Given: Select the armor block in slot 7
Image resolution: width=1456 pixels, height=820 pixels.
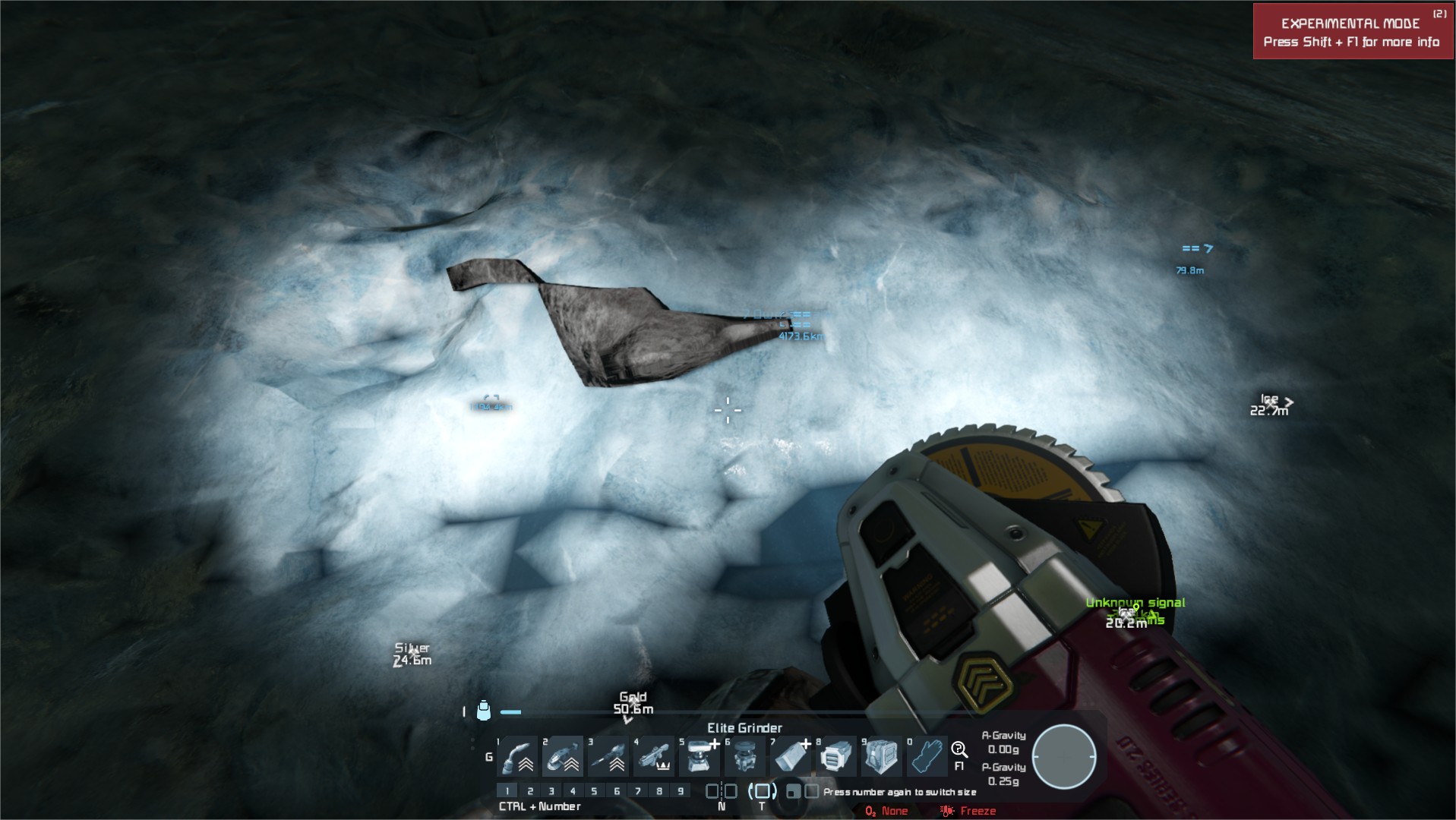Looking at the screenshot, I should (791, 756).
